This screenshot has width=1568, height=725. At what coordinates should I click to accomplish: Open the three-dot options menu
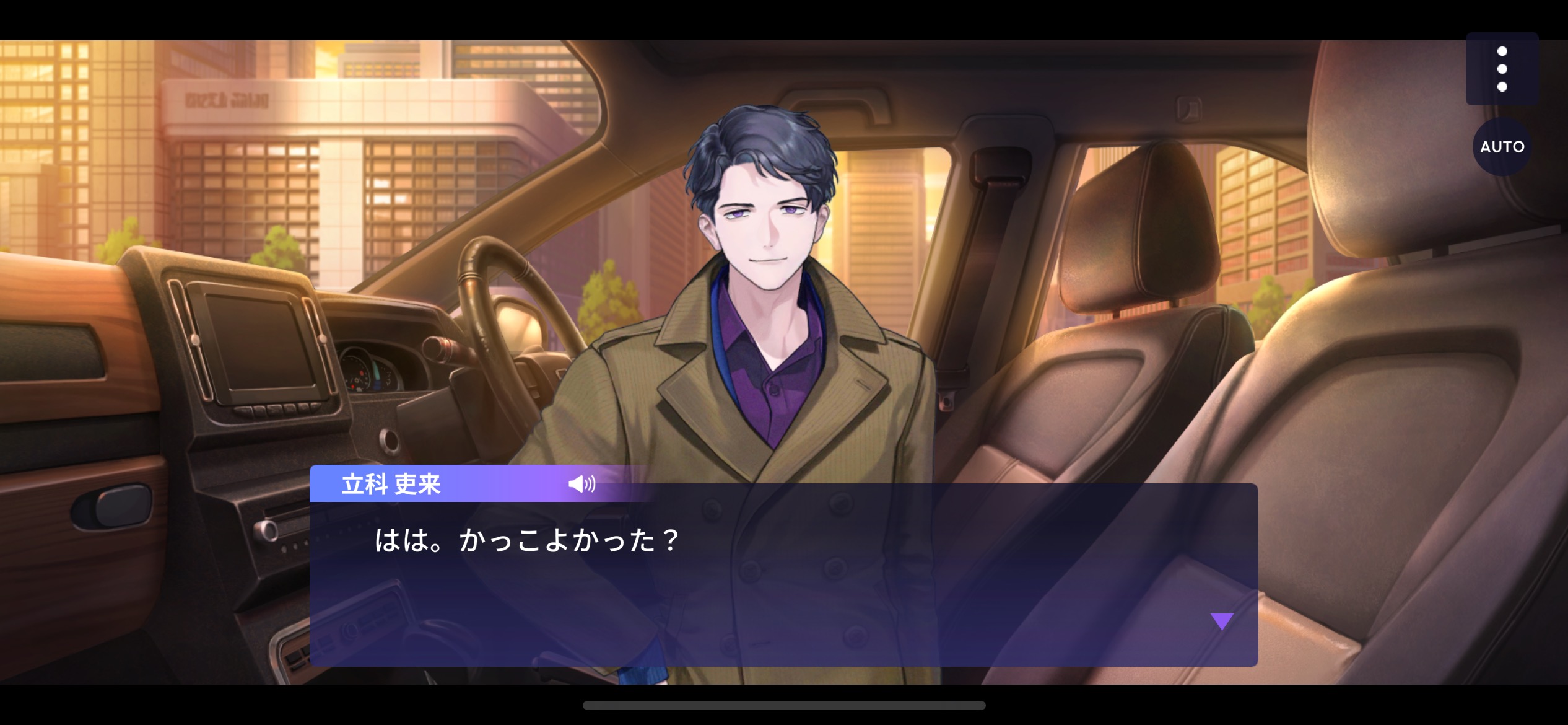pyautogui.click(x=1502, y=69)
